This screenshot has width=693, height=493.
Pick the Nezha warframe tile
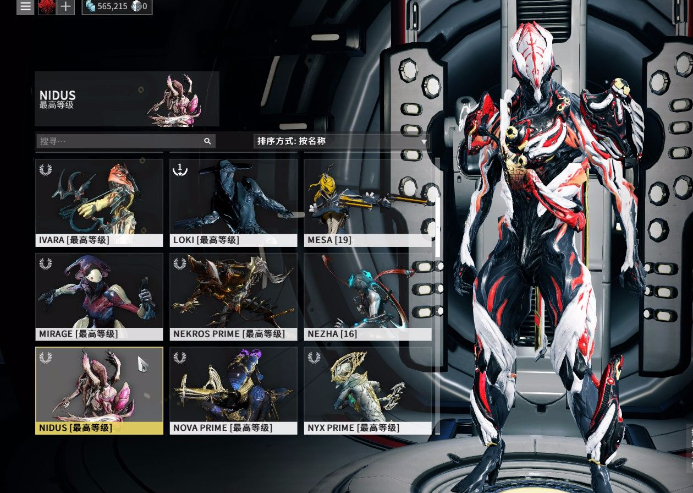368,295
